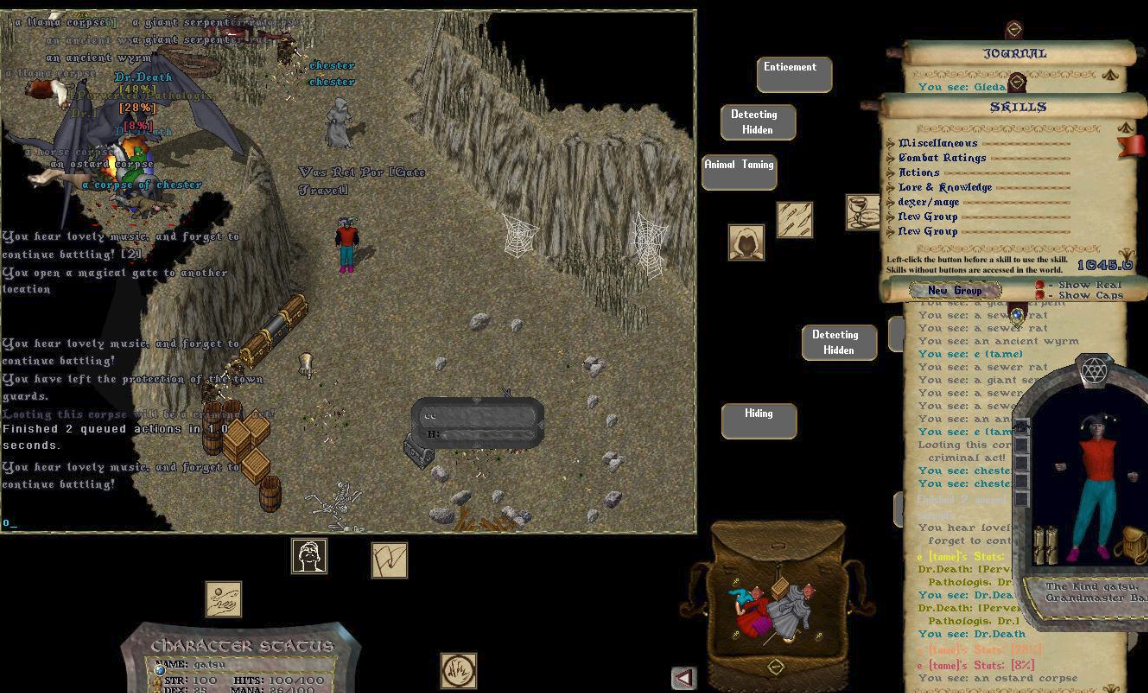Activate the face portrait spell icon
This screenshot has width=1148, height=693.
[309, 556]
